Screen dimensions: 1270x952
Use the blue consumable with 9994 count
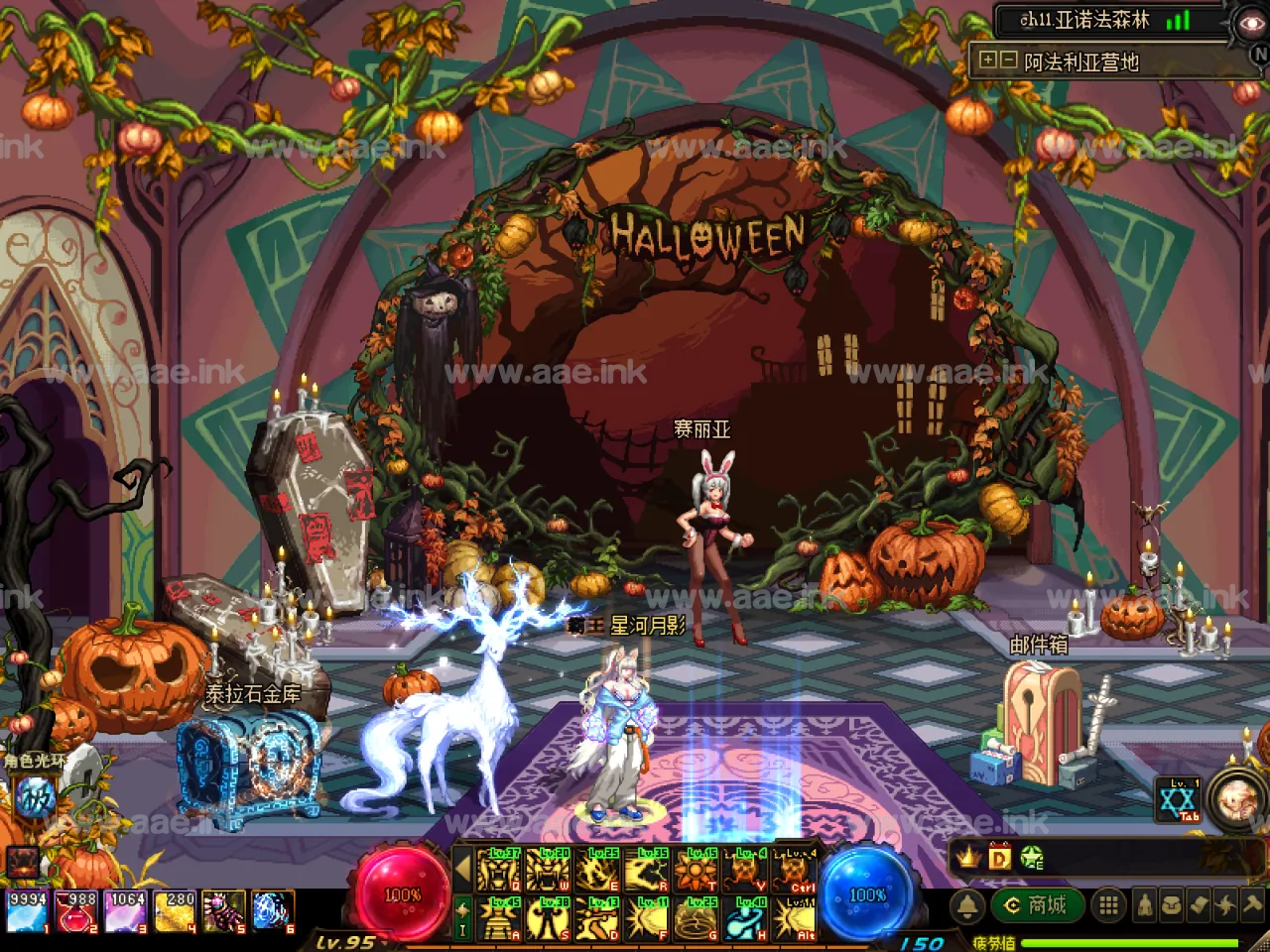pyautogui.click(x=27, y=911)
